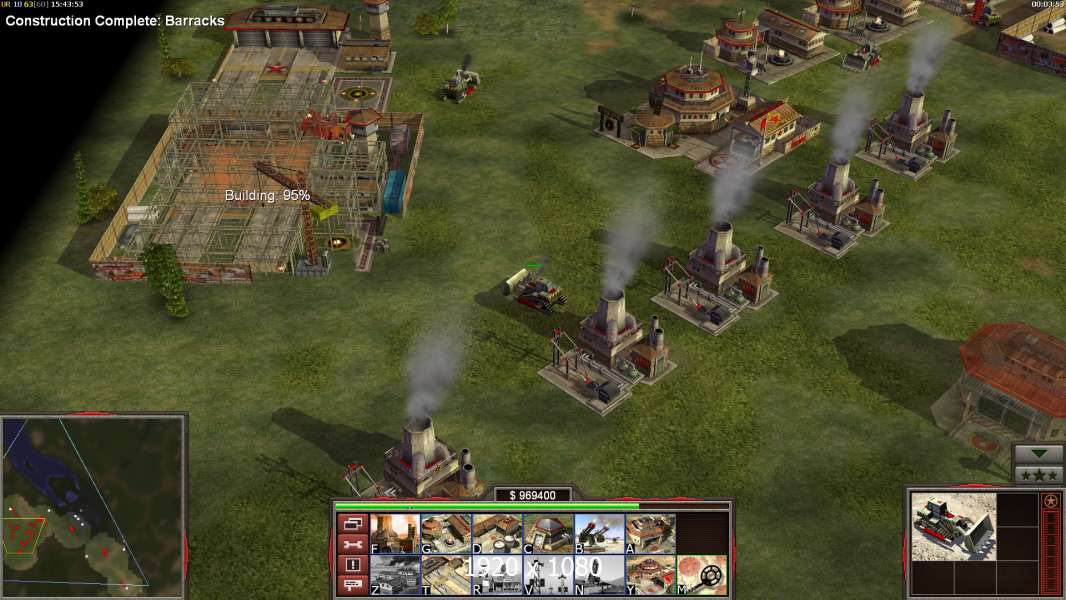Select the twin-gun defense turret labeled B
This screenshot has height=600, width=1066.
click(x=599, y=534)
